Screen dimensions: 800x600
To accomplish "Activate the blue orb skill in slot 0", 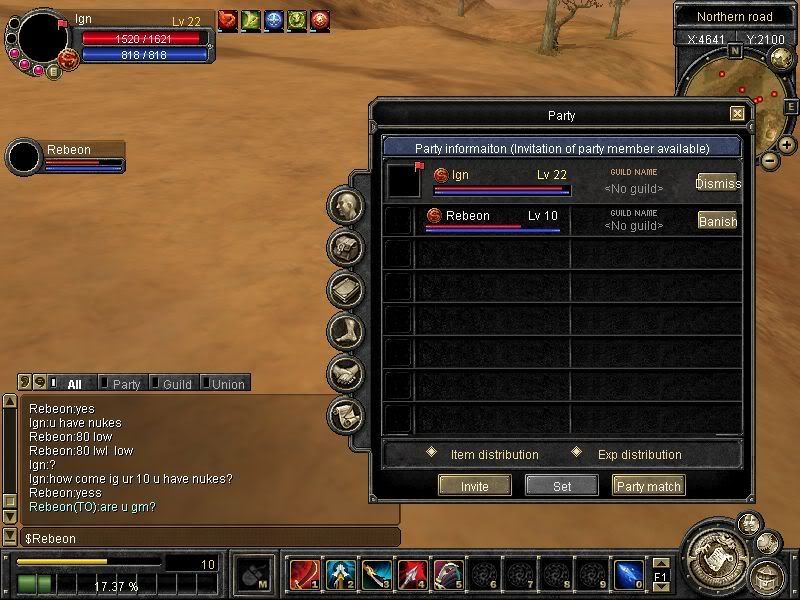I will tap(628, 575).
